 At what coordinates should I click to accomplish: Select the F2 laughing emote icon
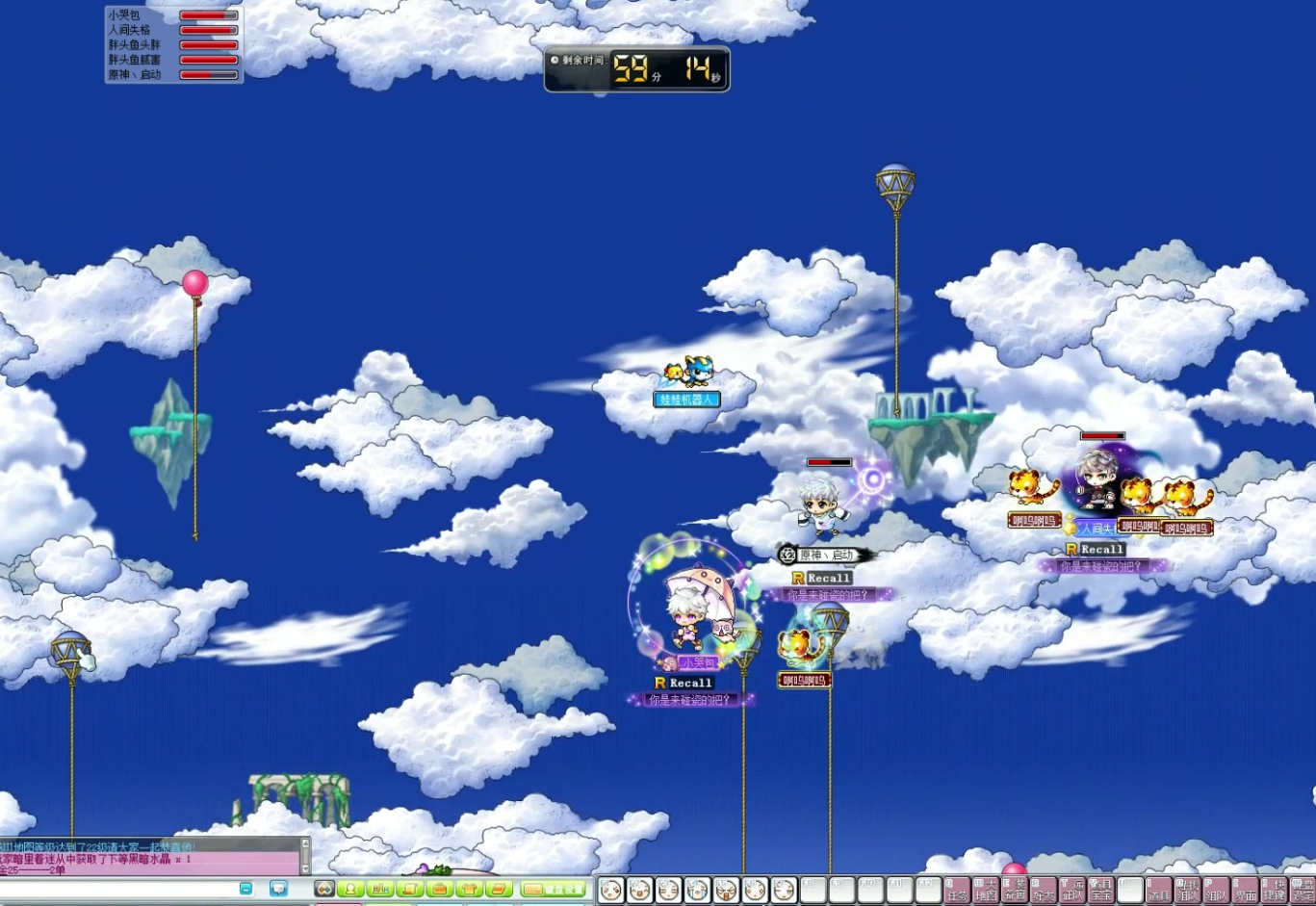coord(639,888)
